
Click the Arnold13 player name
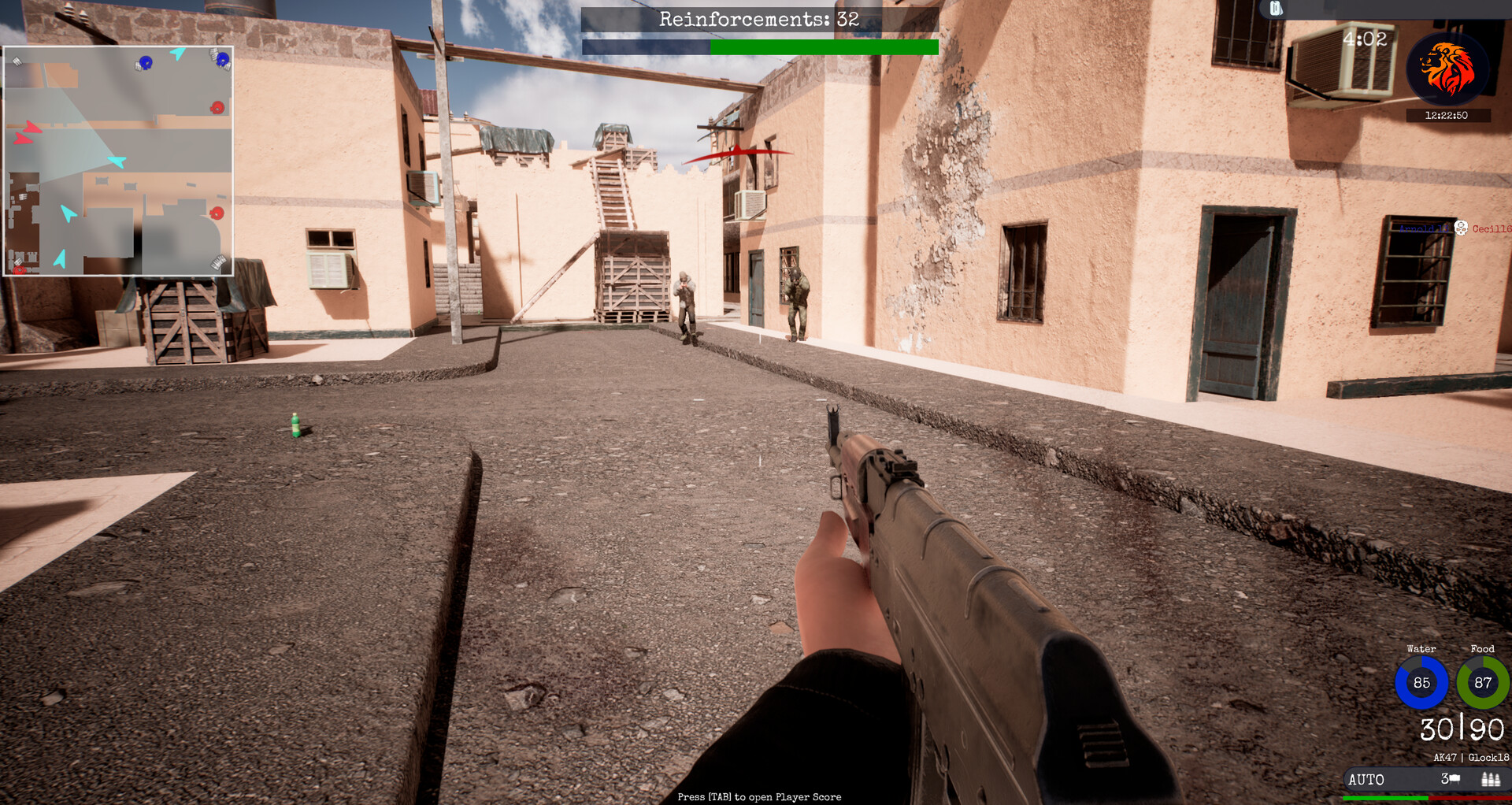(1424, 228)
